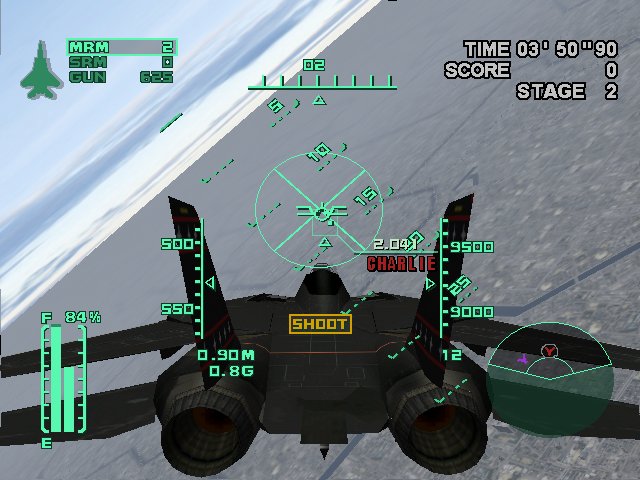This screenshot has width=640, height=480.
Task: Choose the SRM missile weapon row
Action: click(120, 61)
